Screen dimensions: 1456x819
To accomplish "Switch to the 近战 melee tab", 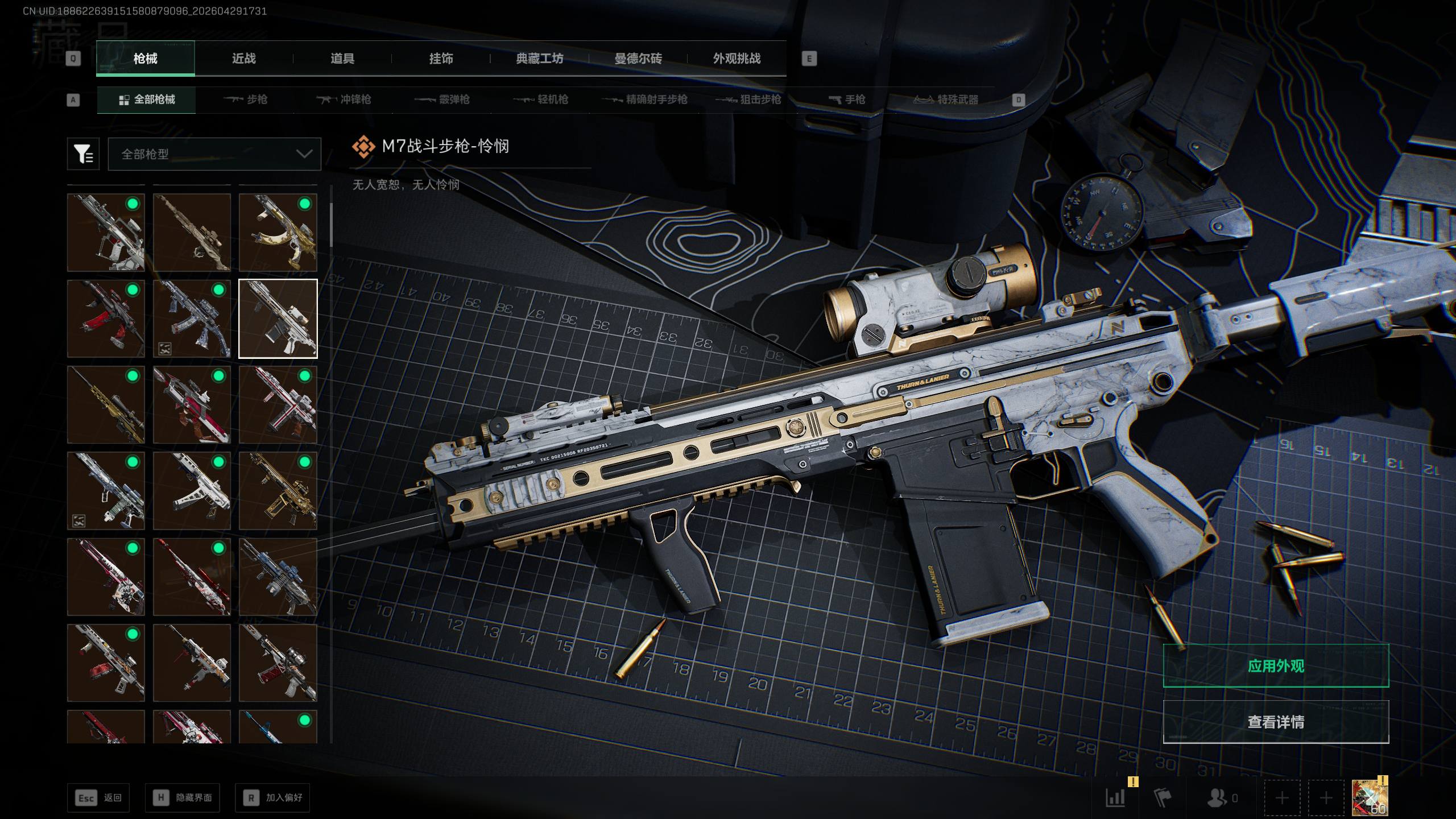I will 243,59.
